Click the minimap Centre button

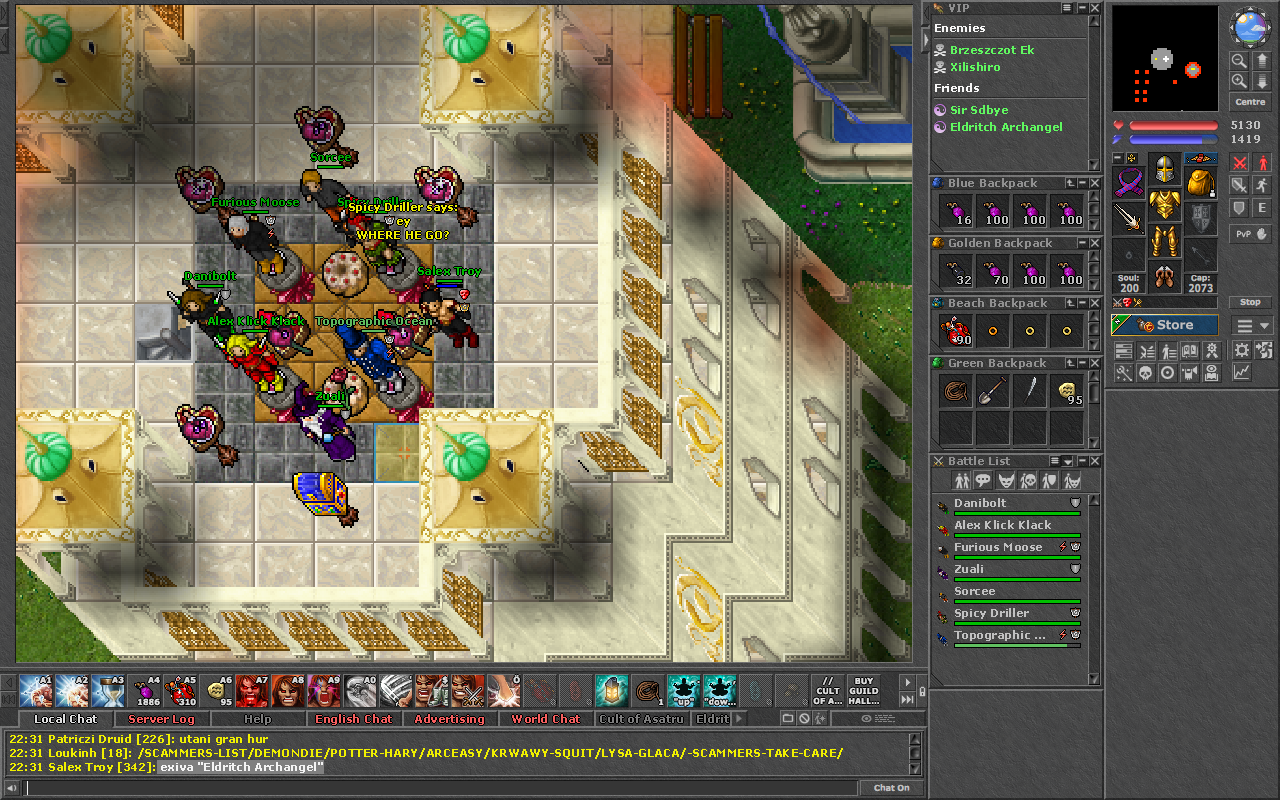1250,102
